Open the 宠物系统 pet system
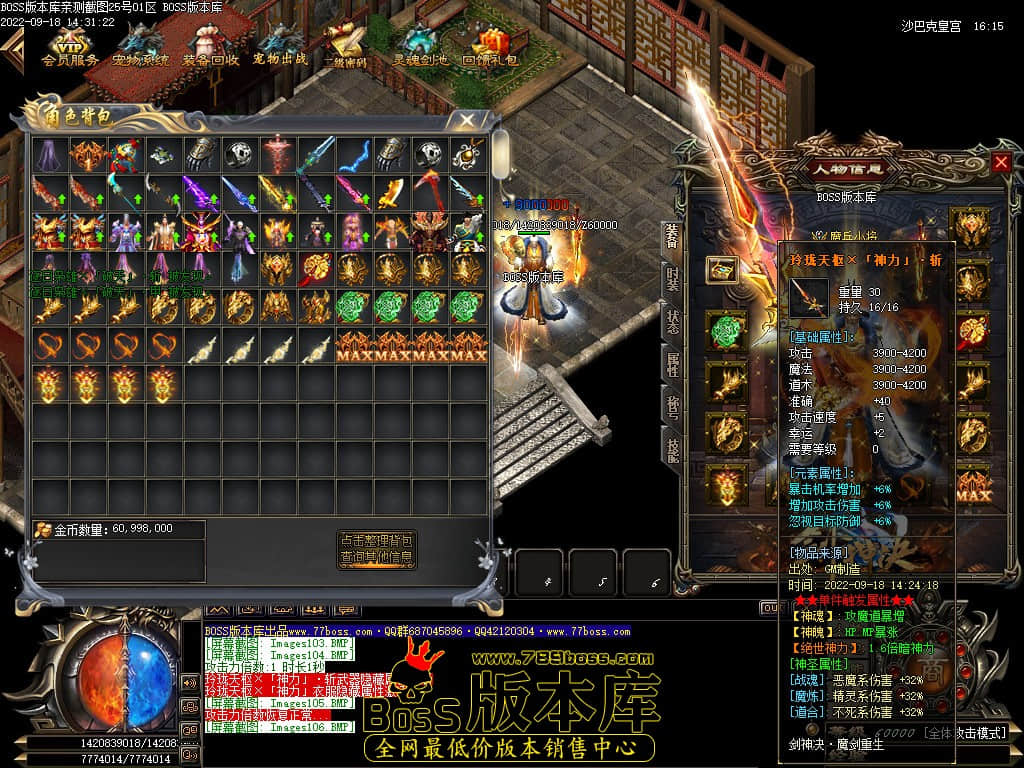The width and height of the screenshot is (1024, 768). coord(140,45)
